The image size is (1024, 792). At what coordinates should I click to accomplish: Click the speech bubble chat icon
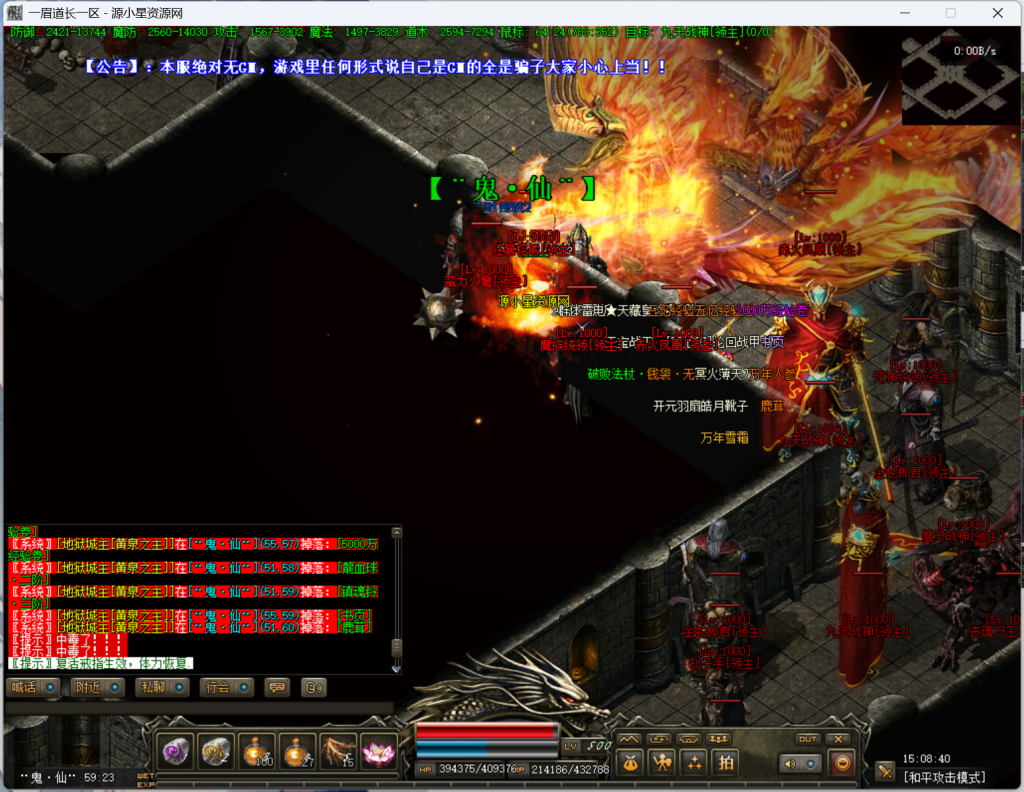coord(276,687)
